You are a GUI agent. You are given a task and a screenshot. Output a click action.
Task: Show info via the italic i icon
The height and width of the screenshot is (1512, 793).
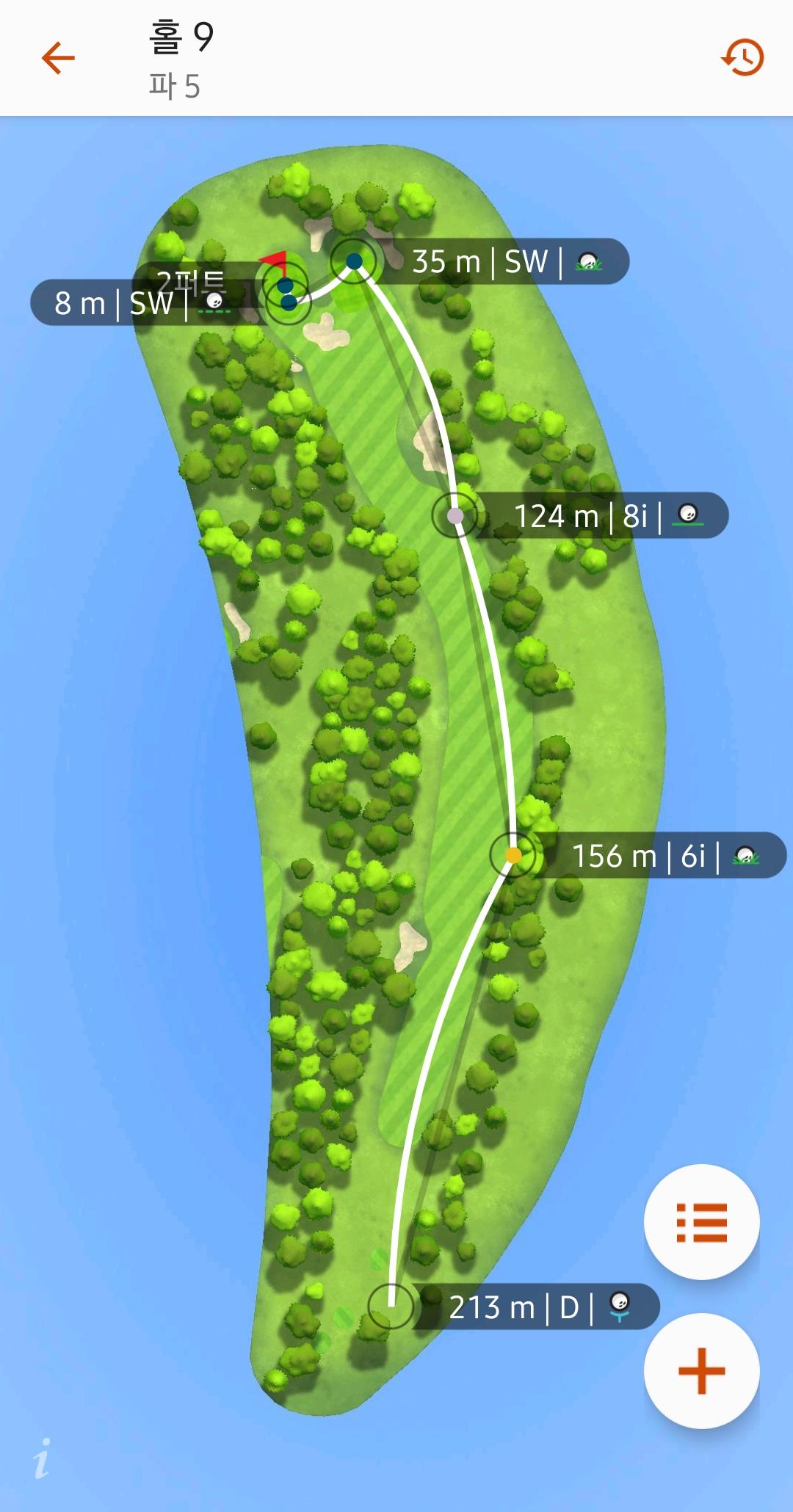(x=43, y=1458)
